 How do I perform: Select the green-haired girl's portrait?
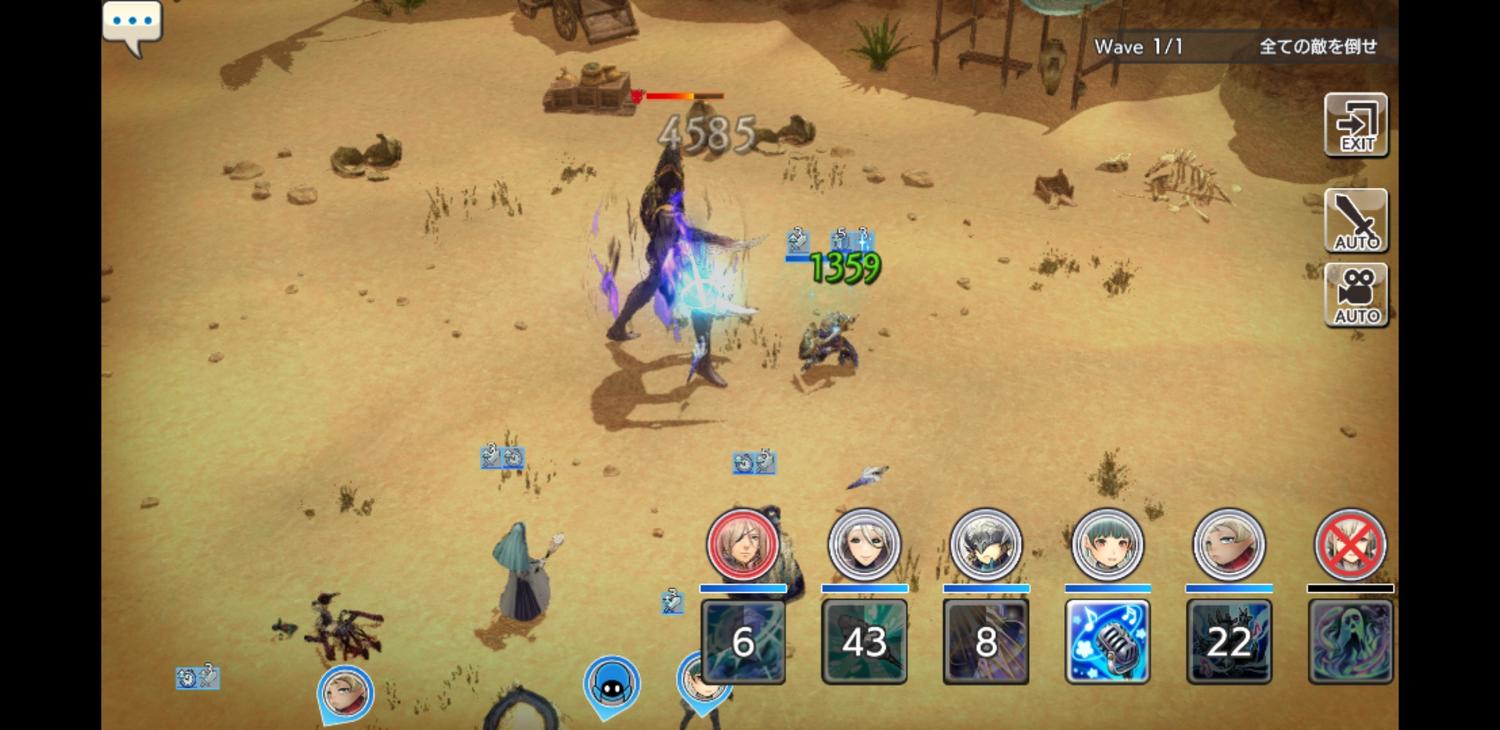point(1108,545)
